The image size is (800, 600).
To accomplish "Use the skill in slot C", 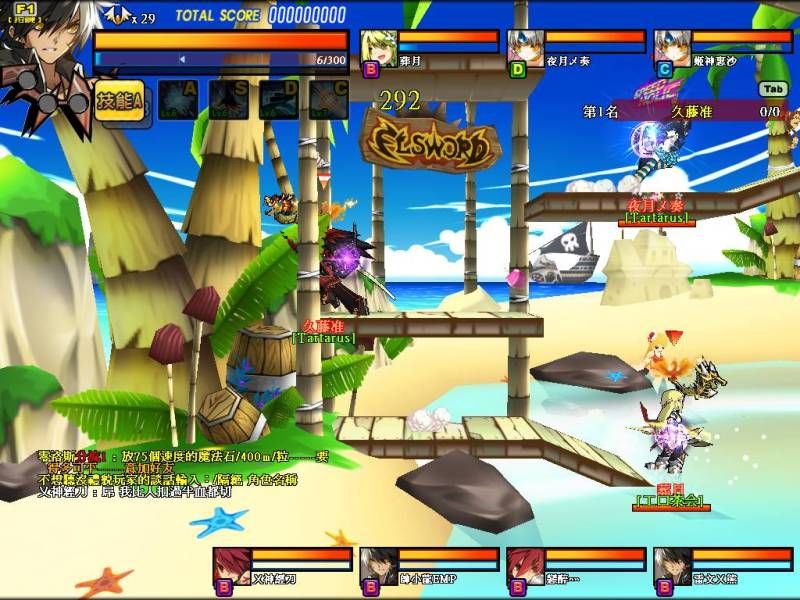I will pos(328,100).
